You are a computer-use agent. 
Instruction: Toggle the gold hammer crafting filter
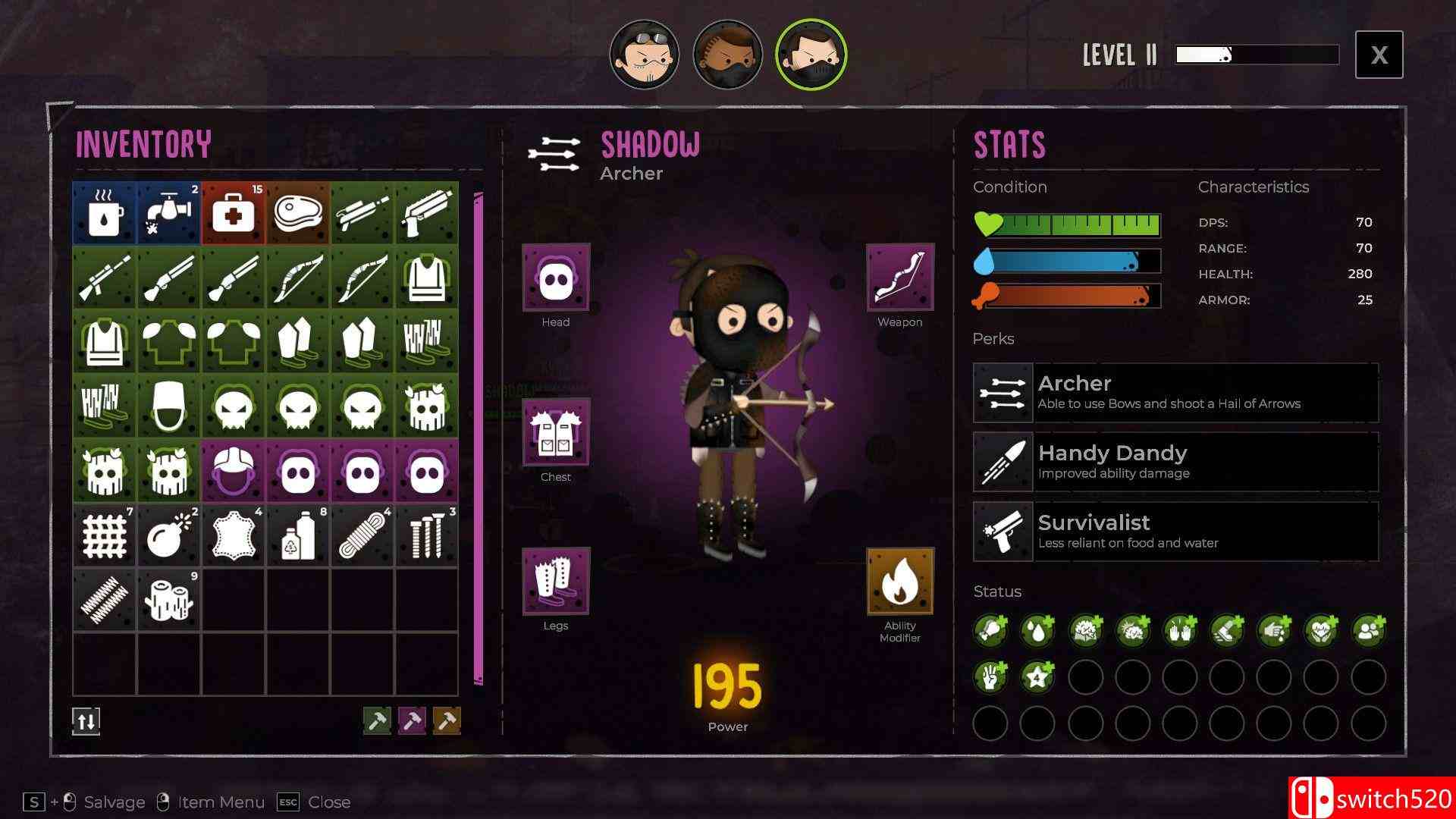[447, 721]
